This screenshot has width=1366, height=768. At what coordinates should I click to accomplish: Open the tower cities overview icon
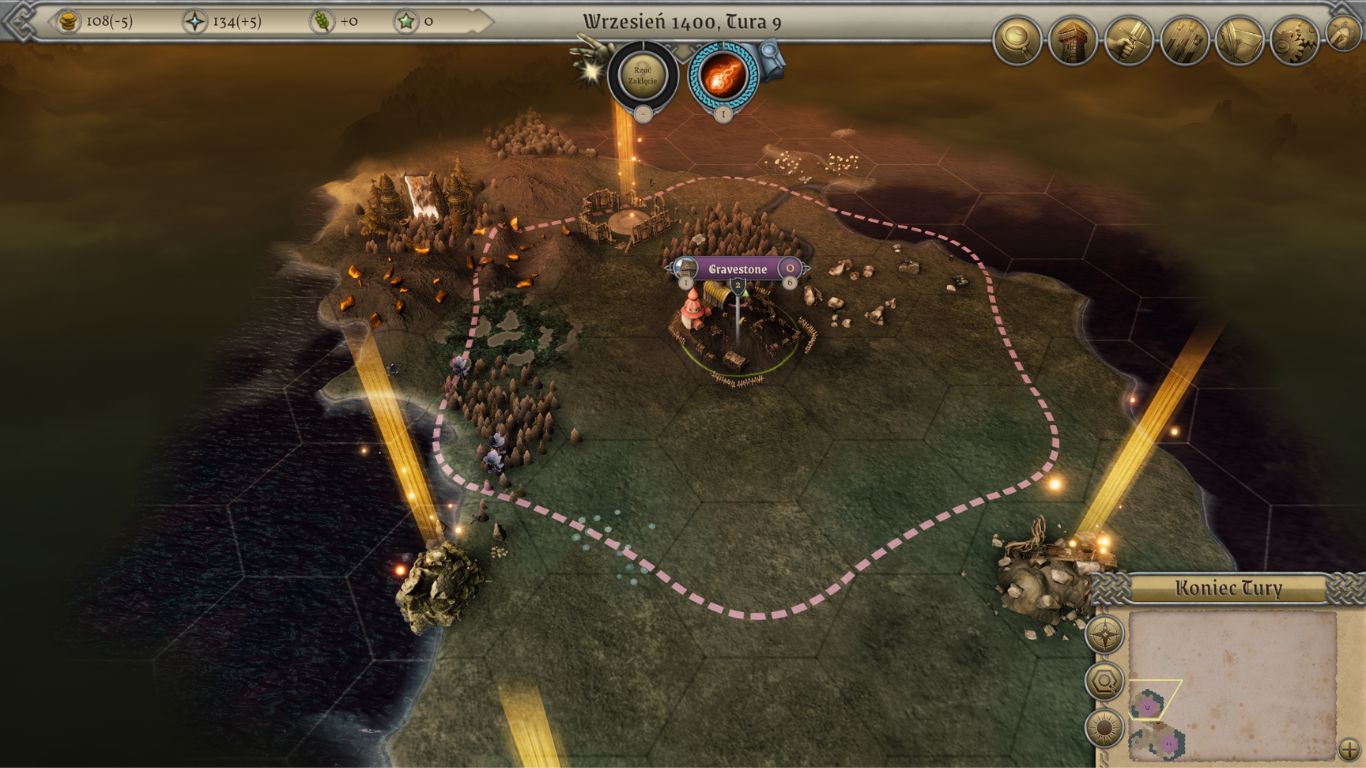pos(1073,41)
